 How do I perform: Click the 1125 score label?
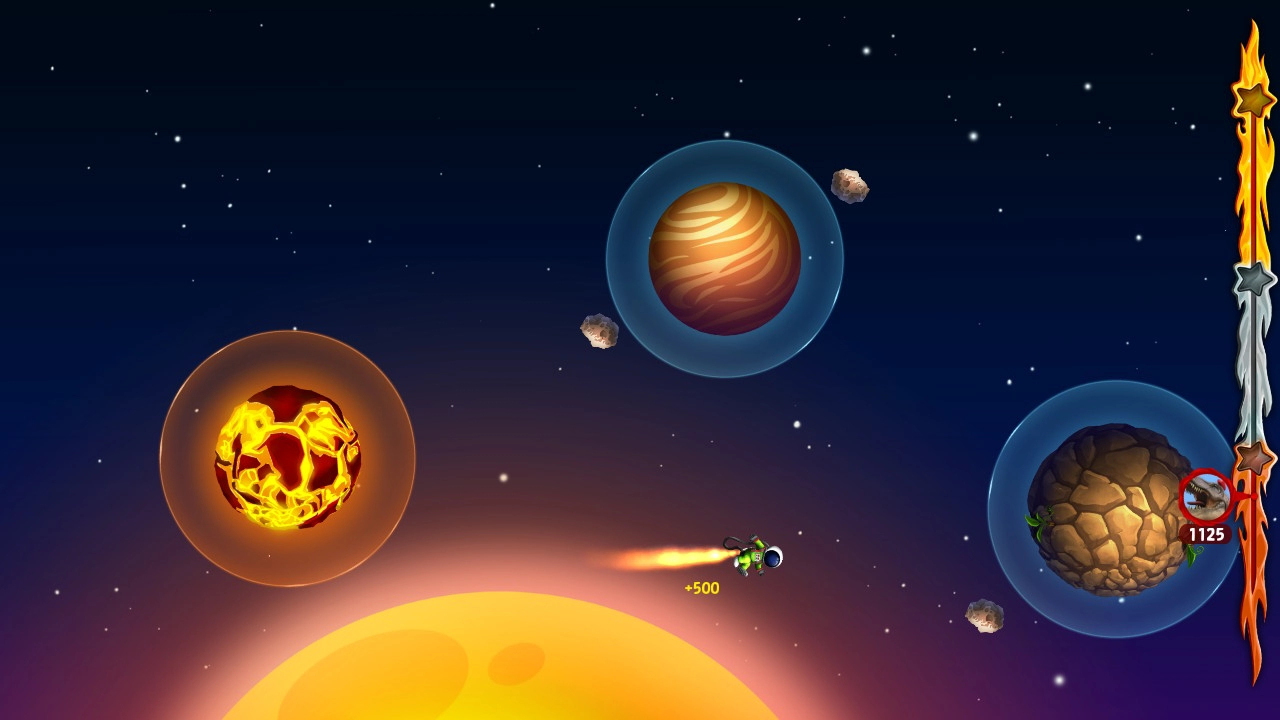coord(1205,534)
